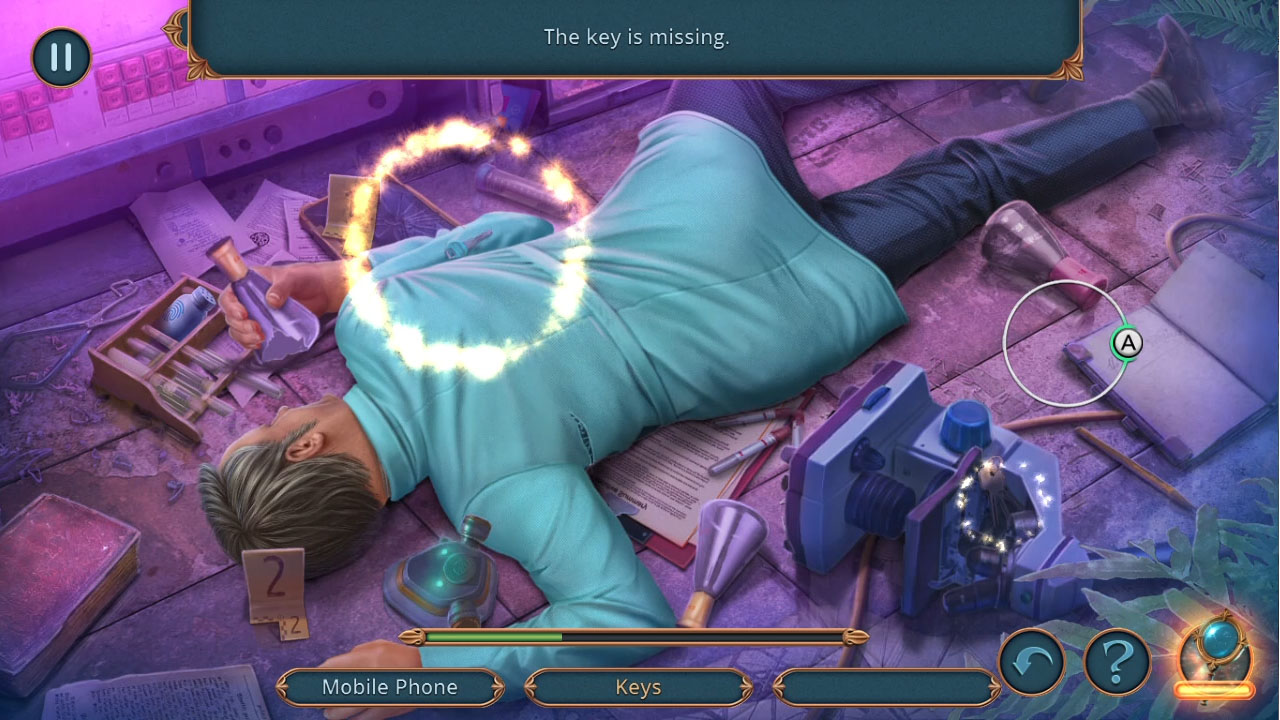Dismiss the 'The key is missing' message banner

pos(638,38)
